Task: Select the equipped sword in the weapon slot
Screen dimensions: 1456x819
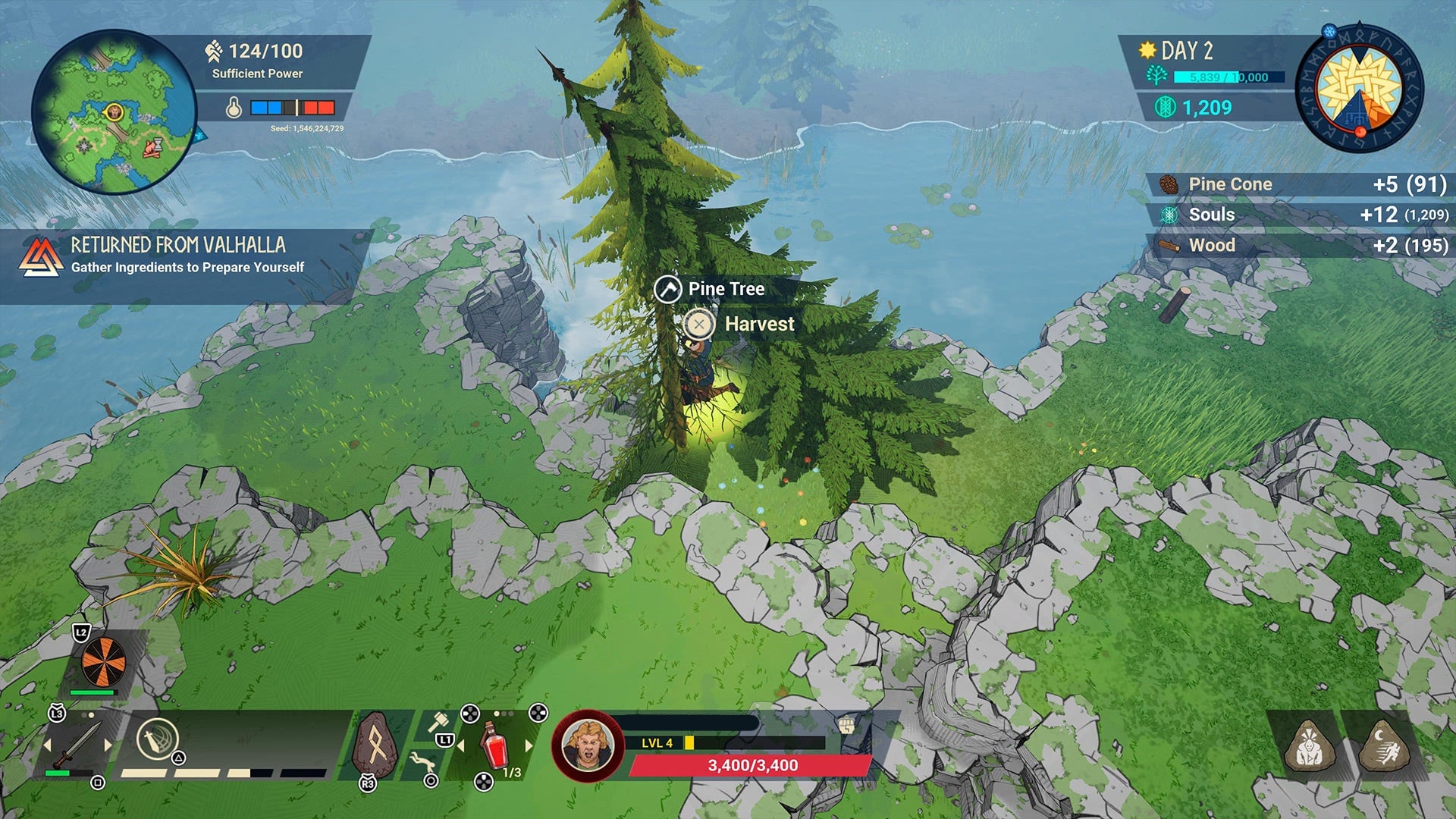Action: tap(78, 743)
